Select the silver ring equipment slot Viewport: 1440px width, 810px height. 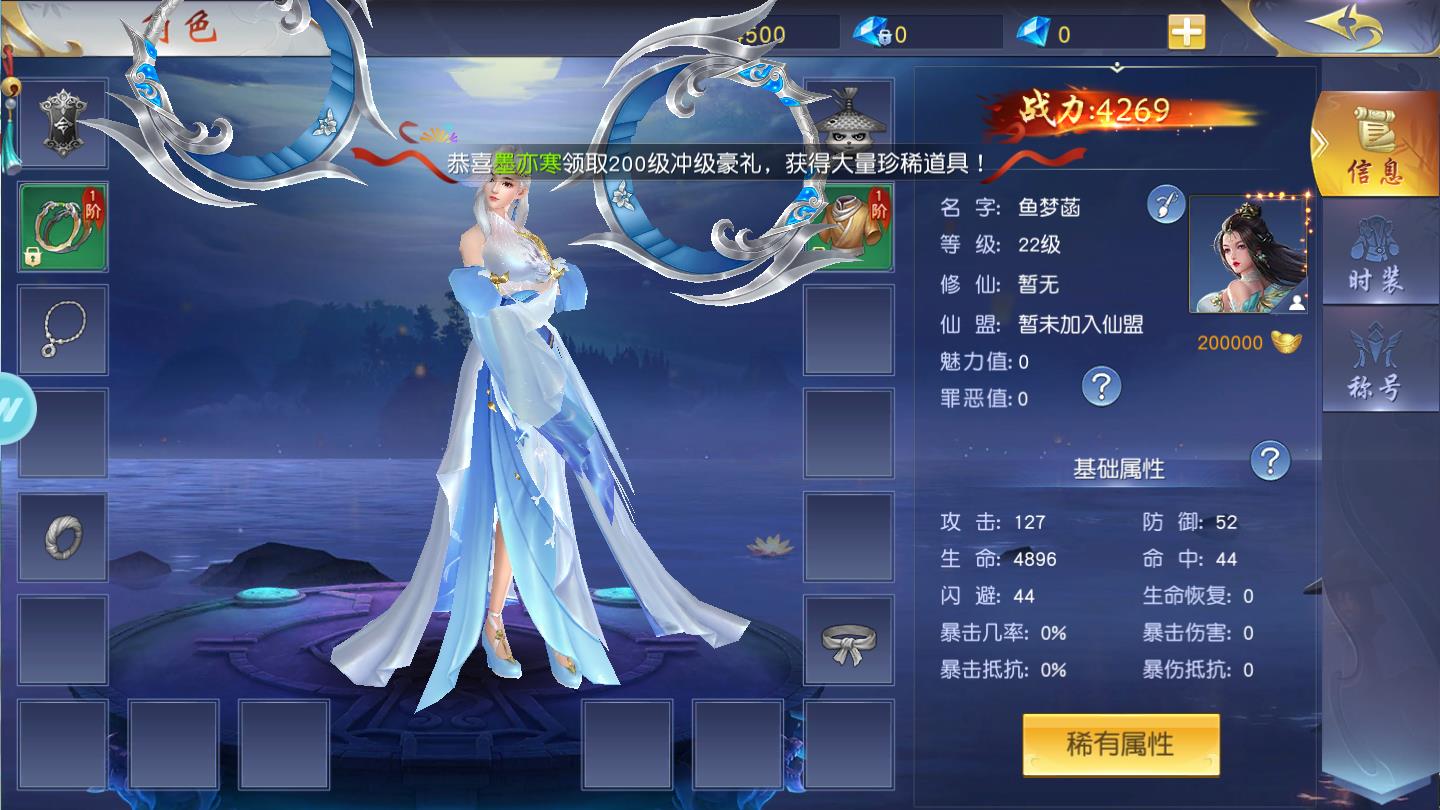click(x=63, y=537)
